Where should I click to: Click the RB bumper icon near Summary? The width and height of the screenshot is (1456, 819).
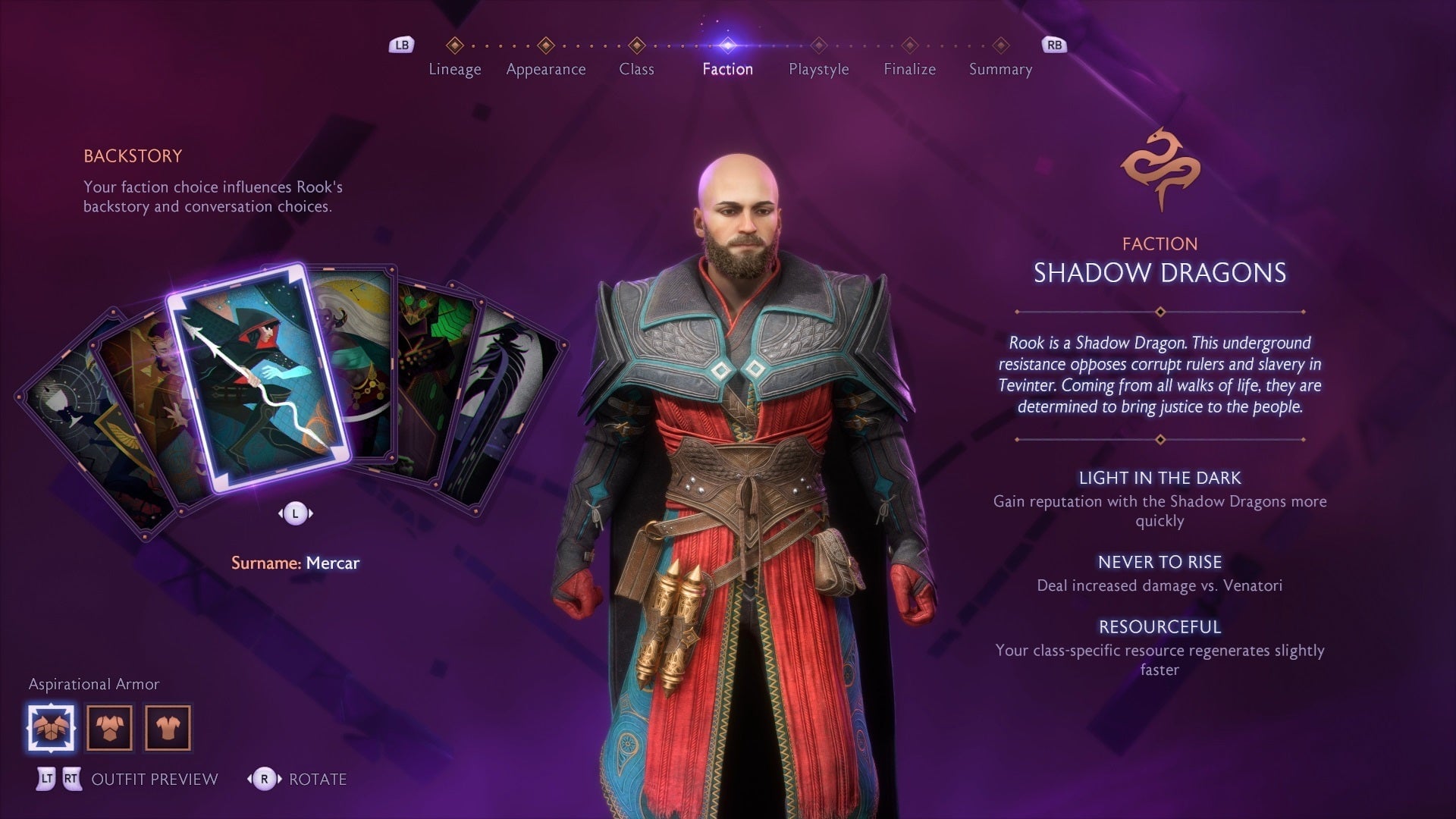[1053, 45]
